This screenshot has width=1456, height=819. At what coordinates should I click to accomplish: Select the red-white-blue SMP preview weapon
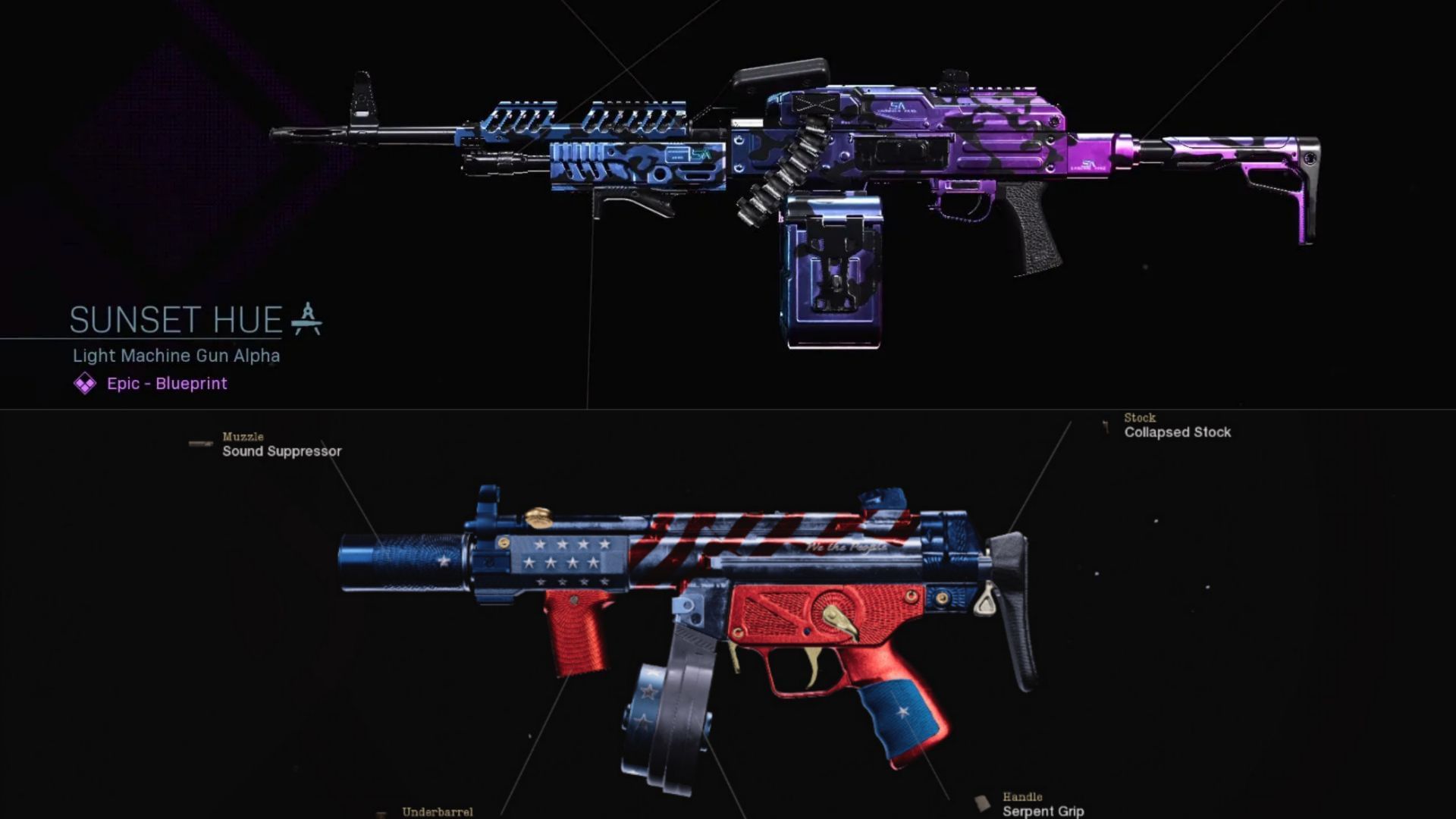tap(720, 576)
